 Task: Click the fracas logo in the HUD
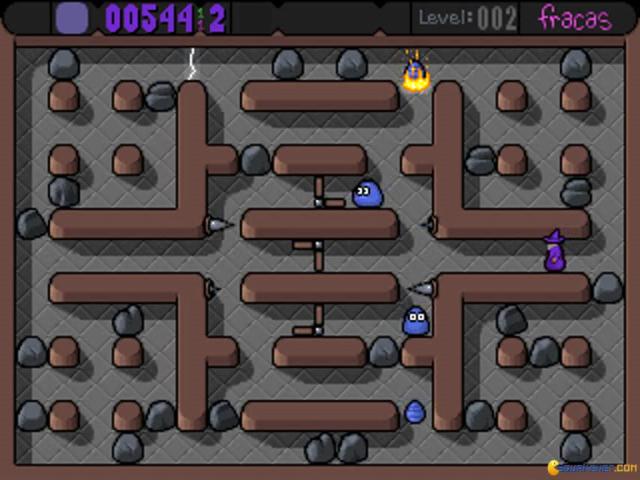pos(574,18)
